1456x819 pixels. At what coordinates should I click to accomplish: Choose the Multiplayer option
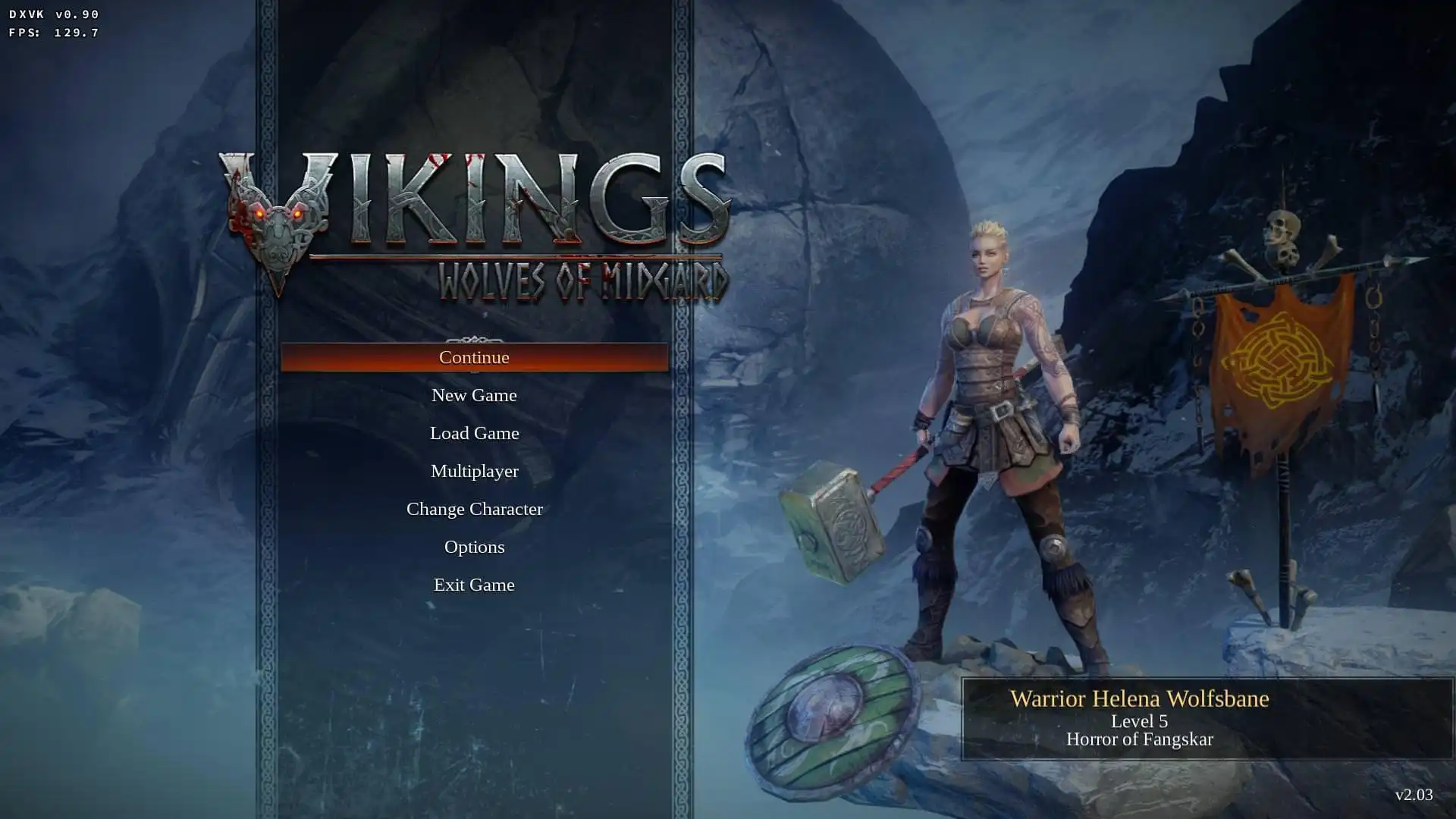click(474, 471)
